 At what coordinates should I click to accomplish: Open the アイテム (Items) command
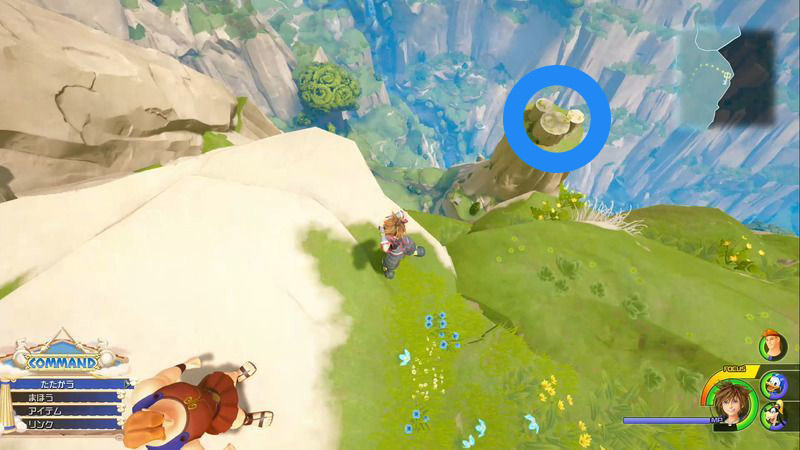coord(60,412)
